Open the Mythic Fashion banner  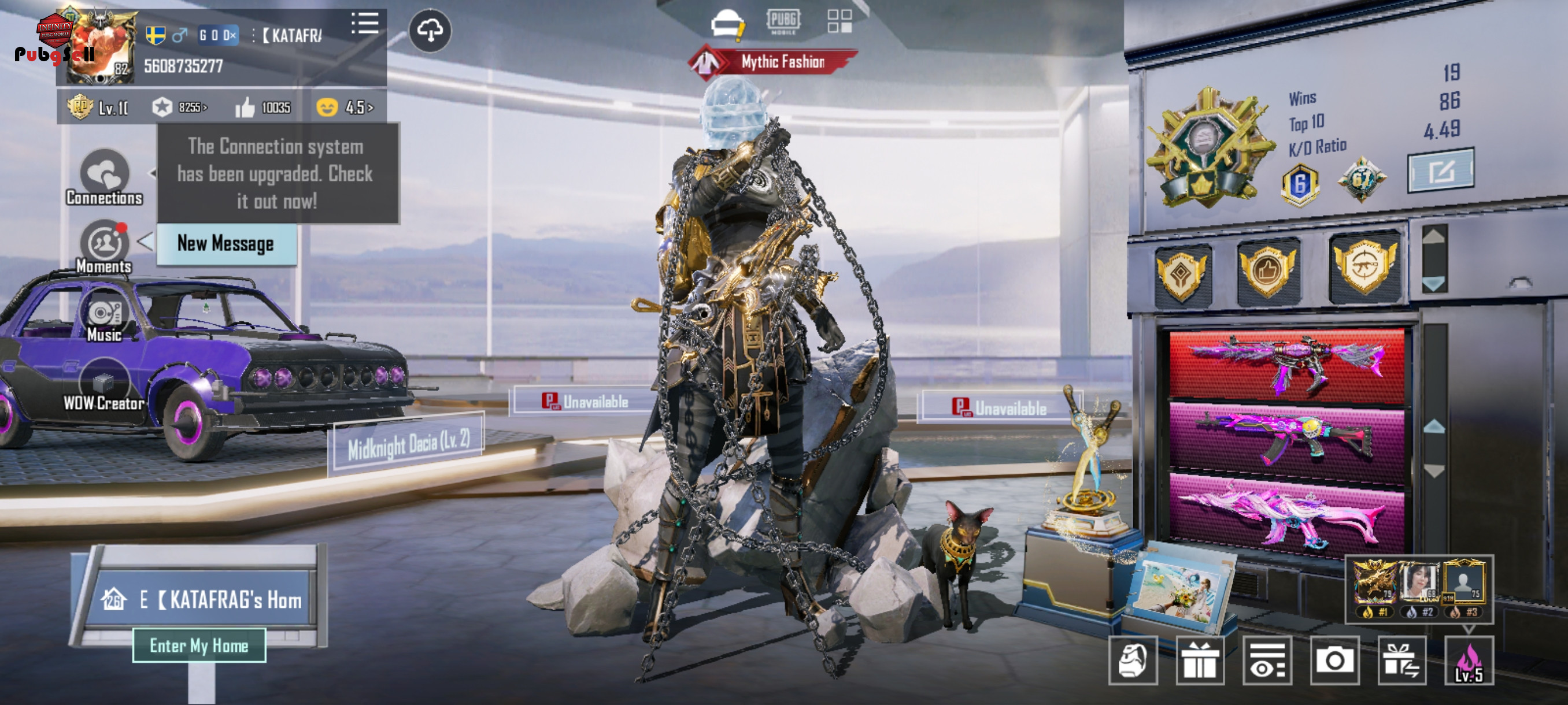click(773, 61)
